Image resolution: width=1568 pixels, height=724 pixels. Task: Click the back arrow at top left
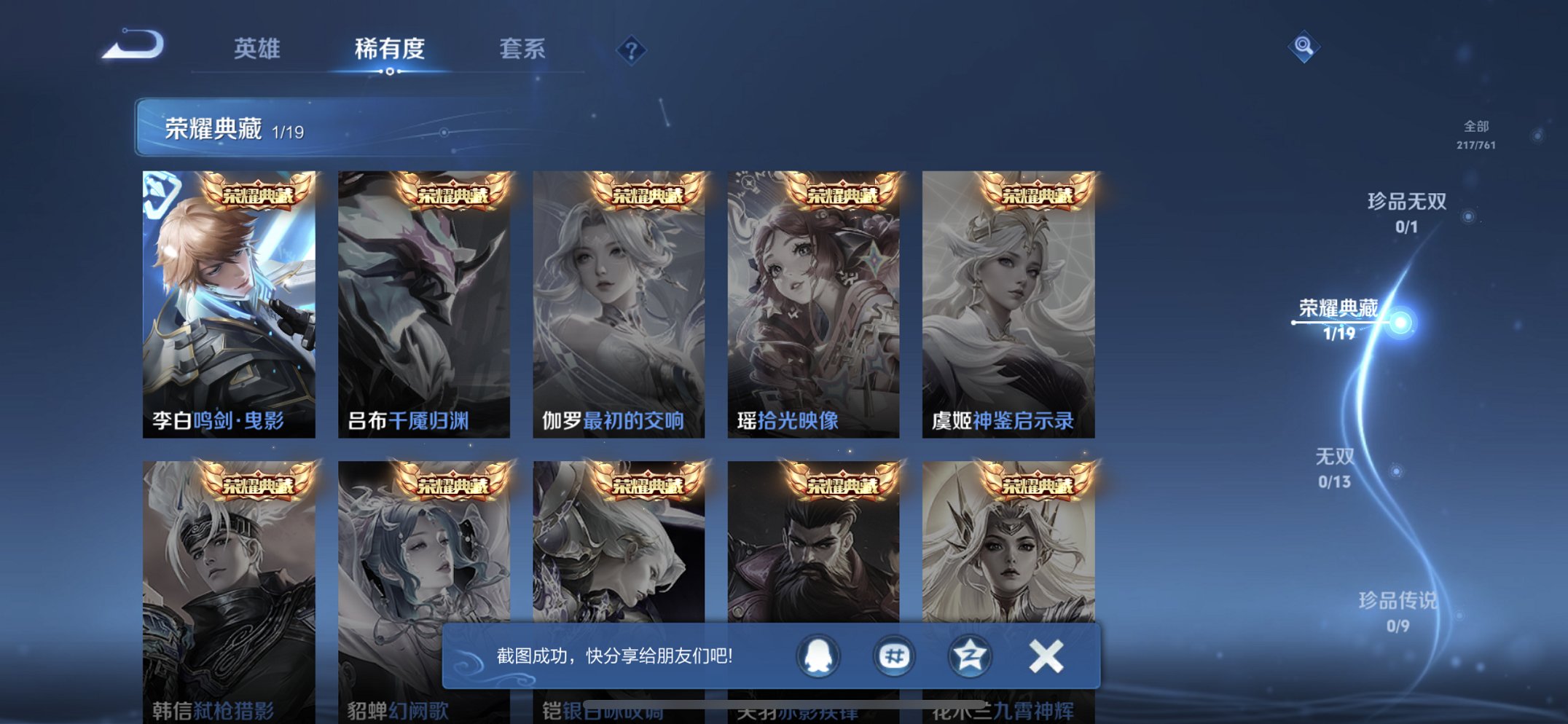pos(135,45)
